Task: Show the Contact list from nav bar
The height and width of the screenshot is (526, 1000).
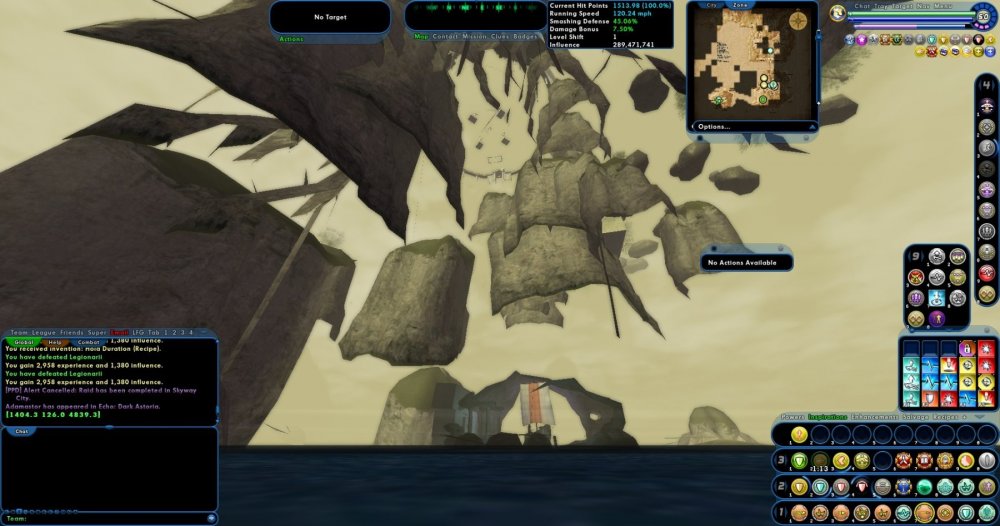Action: 445,36
